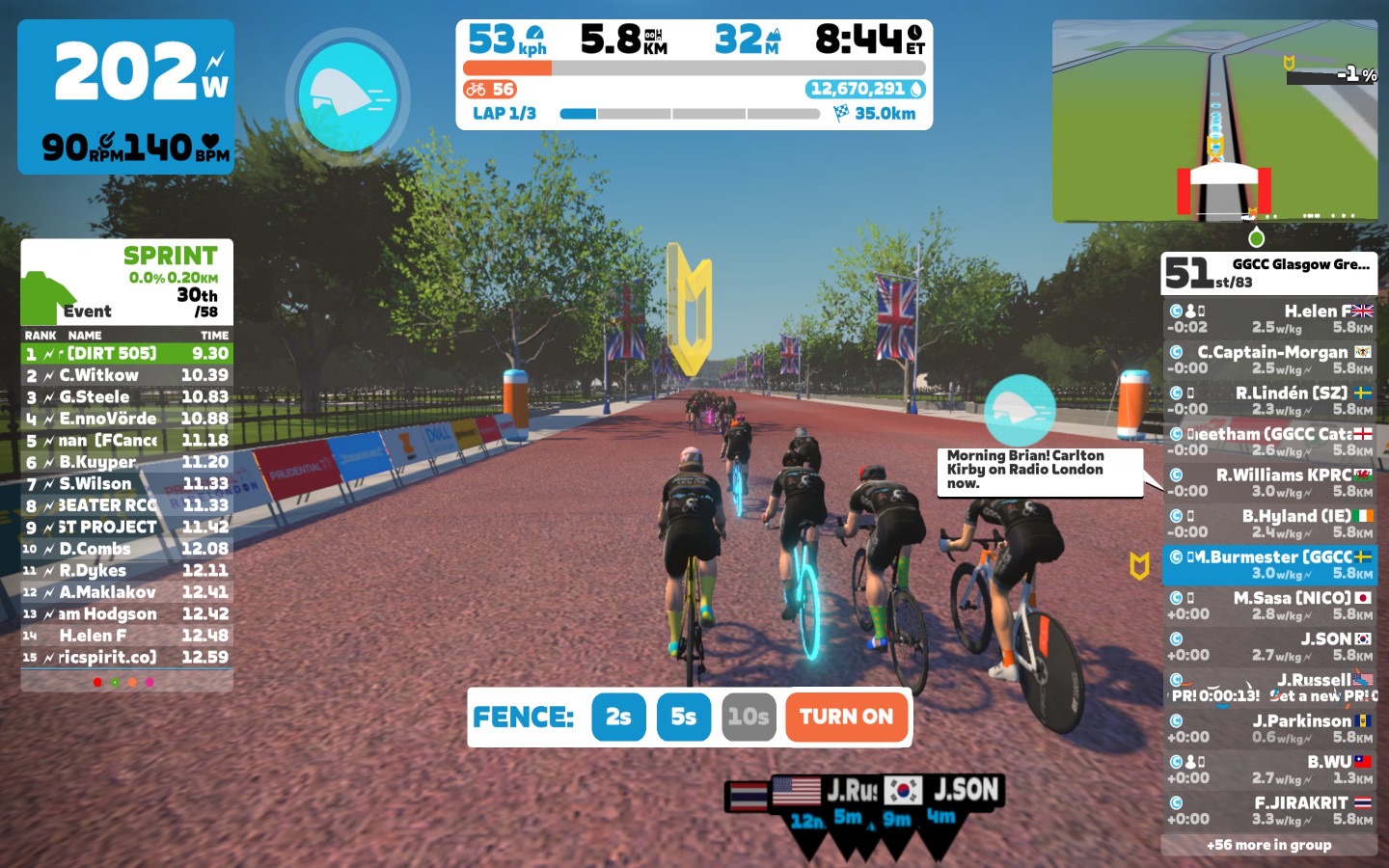This screenshot has width=1389, height=868.
Task: Choose R.Williams KPRC in riders list
Action: (1269, 482)
